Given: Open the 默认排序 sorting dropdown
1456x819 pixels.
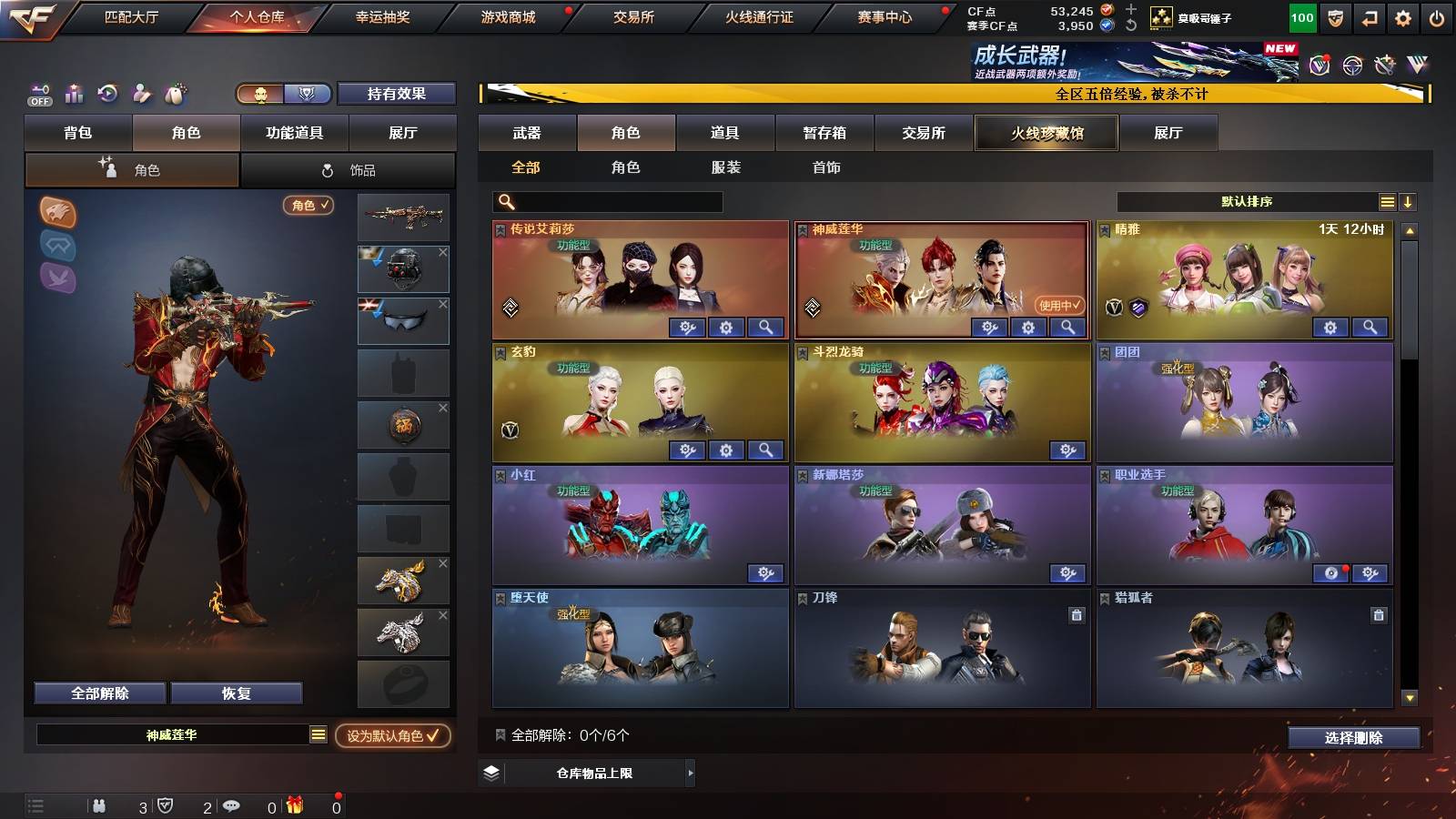Looking at the screenshot, I should (1247, 201).
